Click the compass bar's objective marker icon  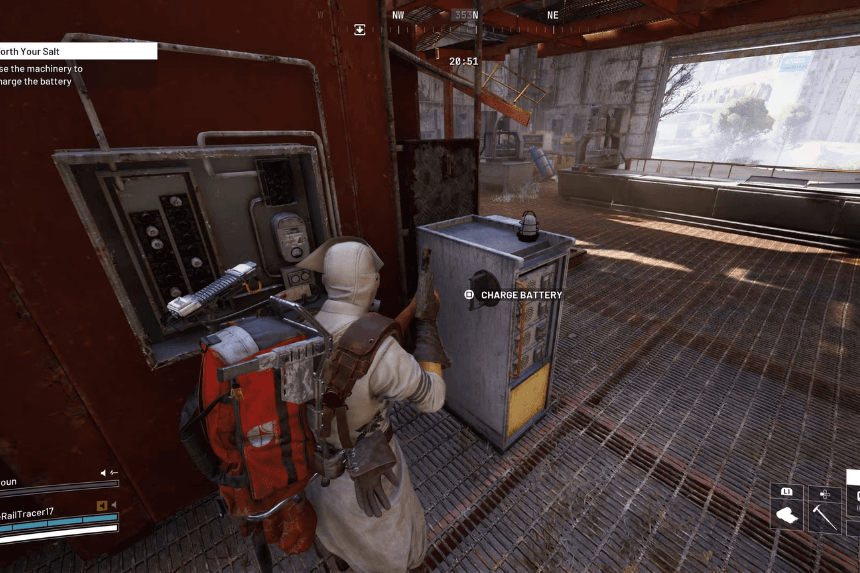359,29
